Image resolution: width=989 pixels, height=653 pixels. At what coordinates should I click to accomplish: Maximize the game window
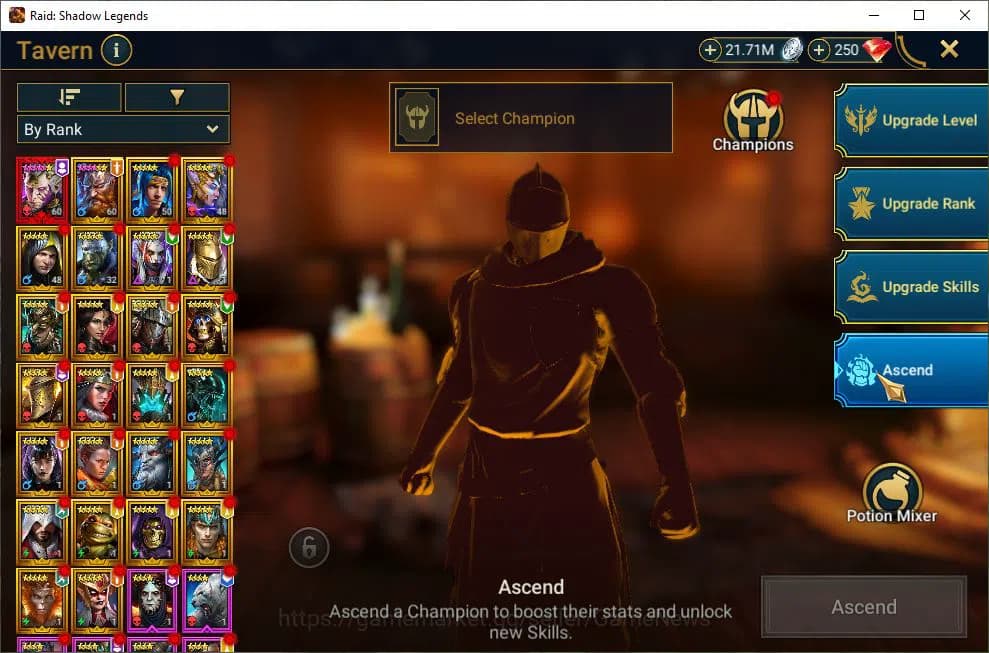[x=919, y=15]
